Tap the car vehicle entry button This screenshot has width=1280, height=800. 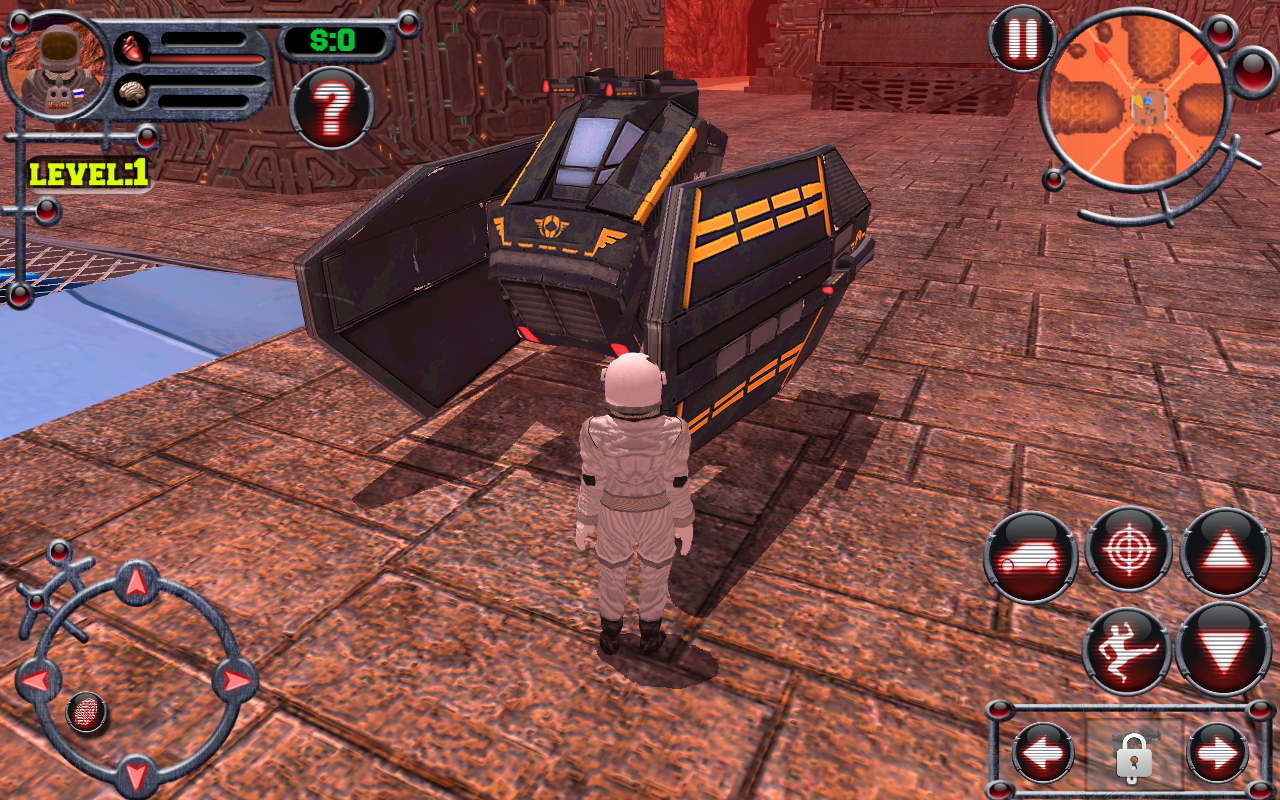click(1030, 557)
